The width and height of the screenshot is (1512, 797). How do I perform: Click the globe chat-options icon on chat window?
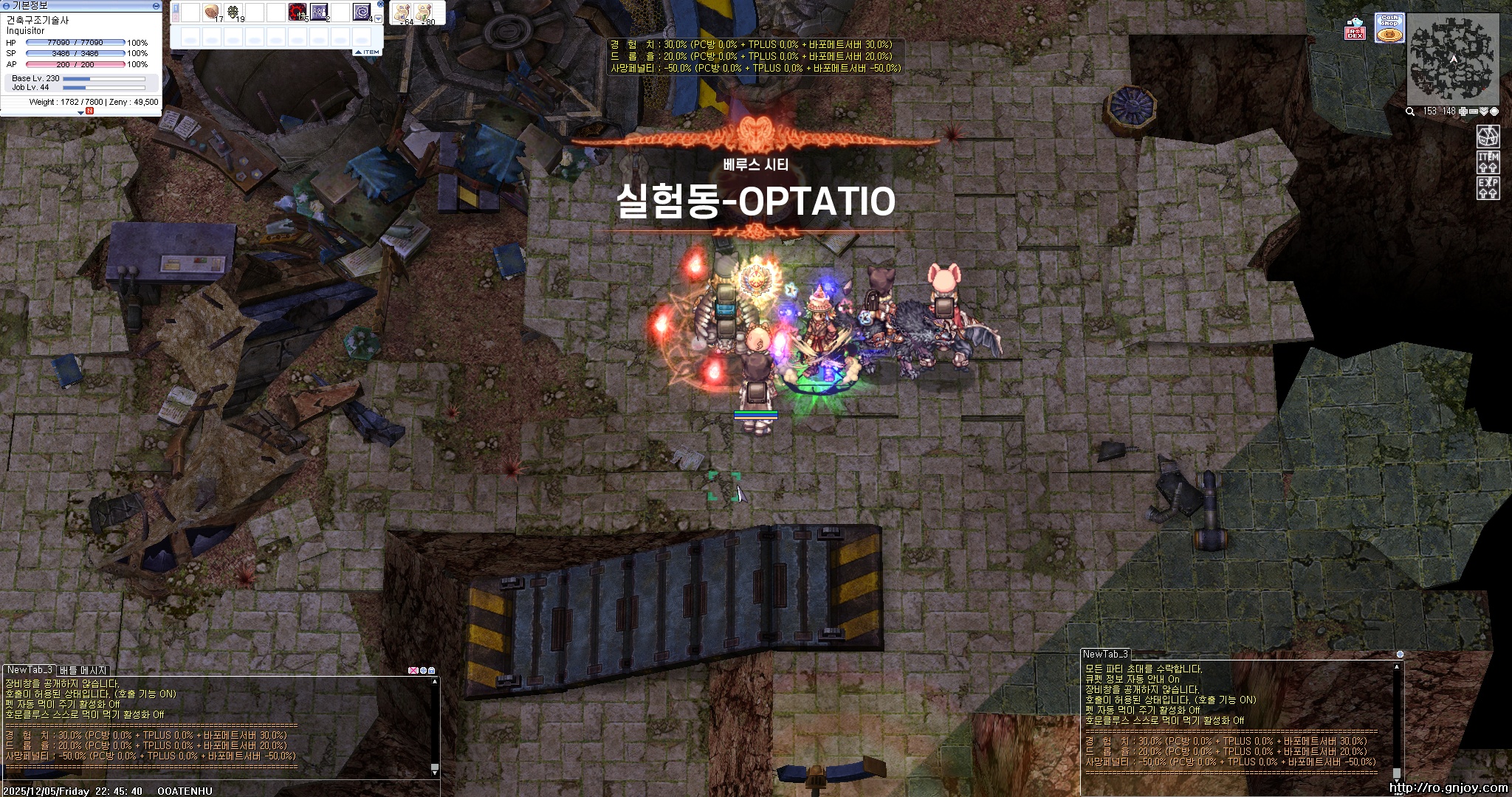coord(424,672)
